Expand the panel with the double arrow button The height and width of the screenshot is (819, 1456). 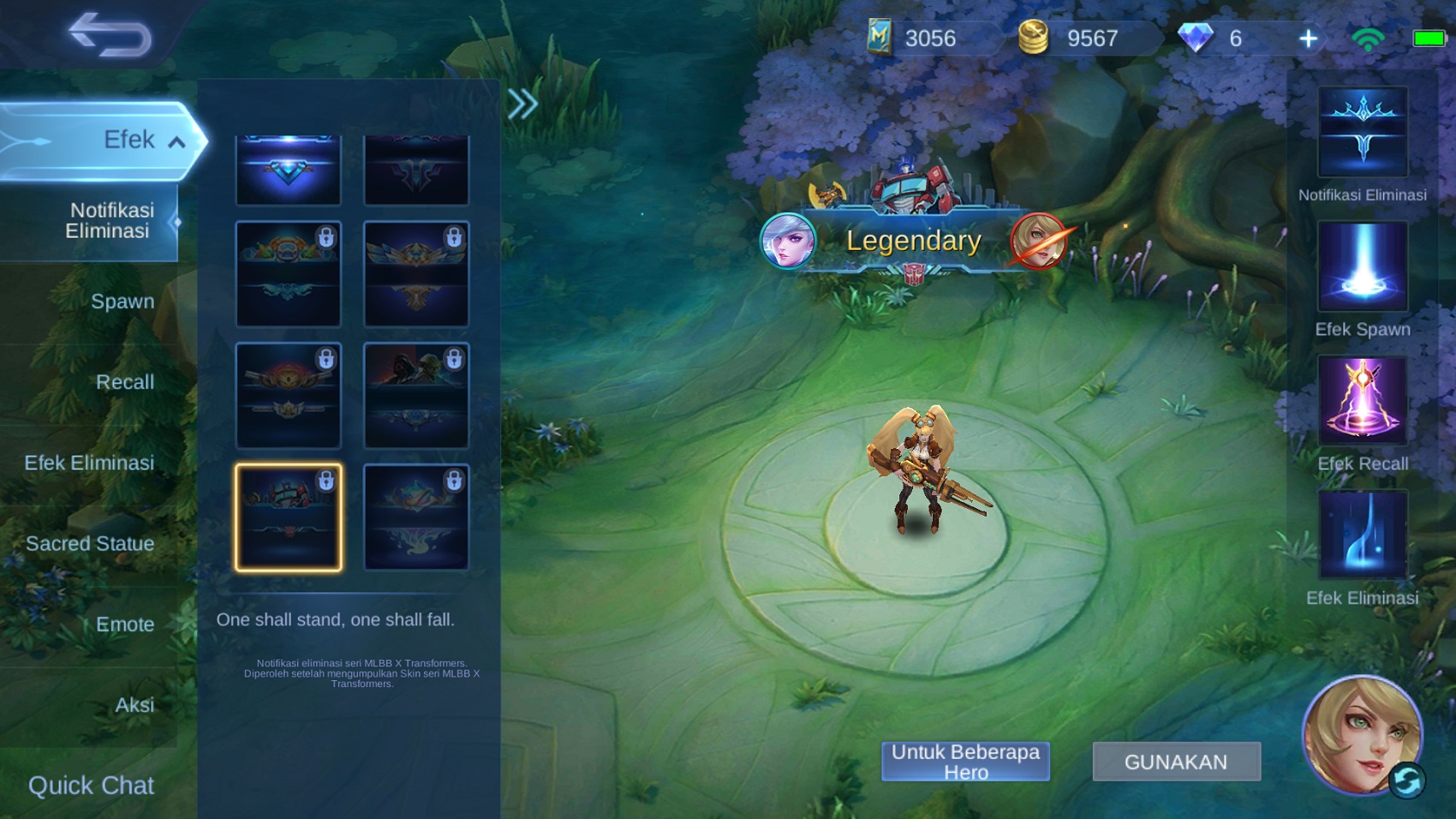click(x=521, y=105)
